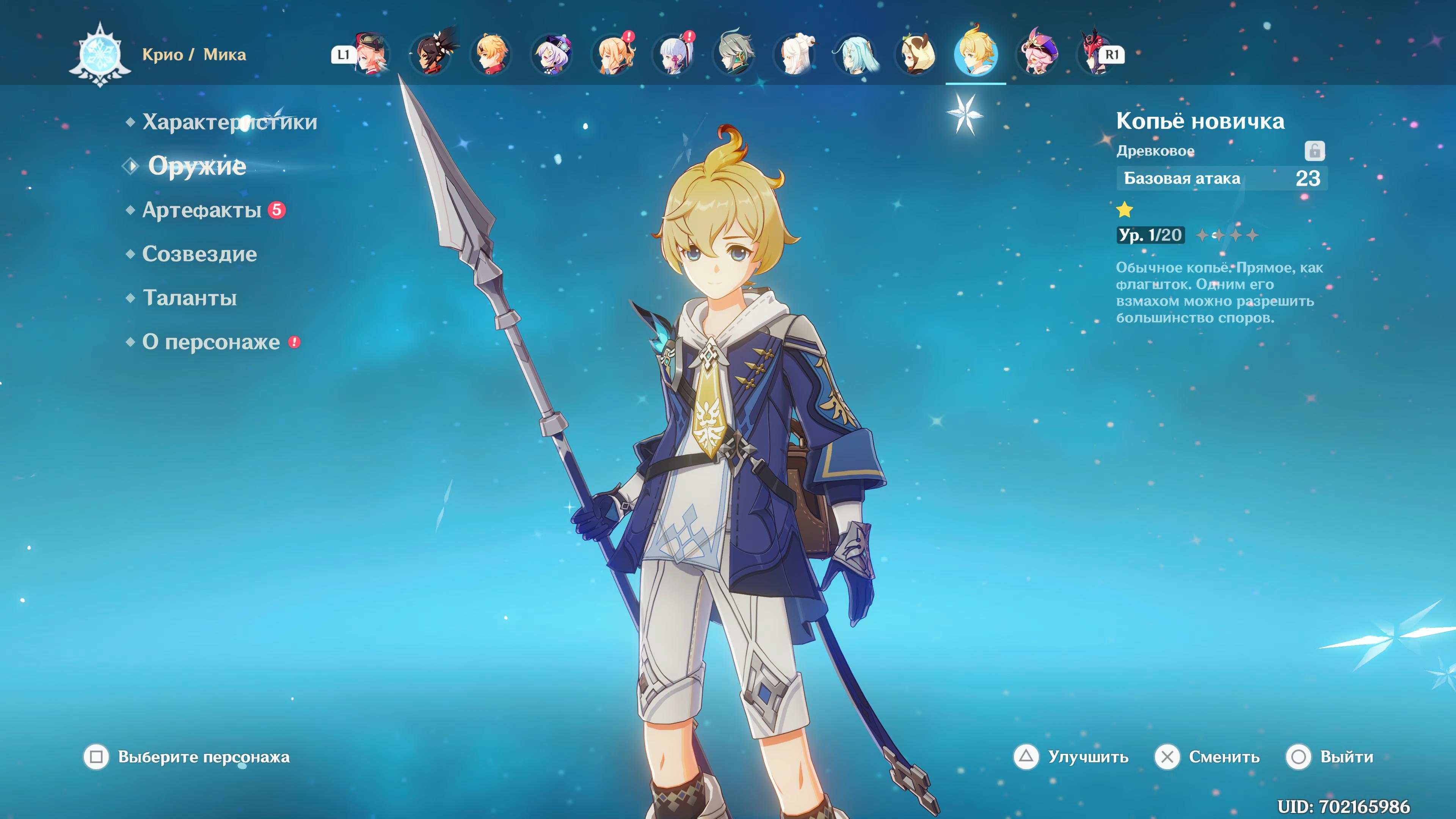The height and width of the screenshot is (819, 1456).
Task: Switch to Faruzan's teal-haired portrait
Action: click(856, 54)
